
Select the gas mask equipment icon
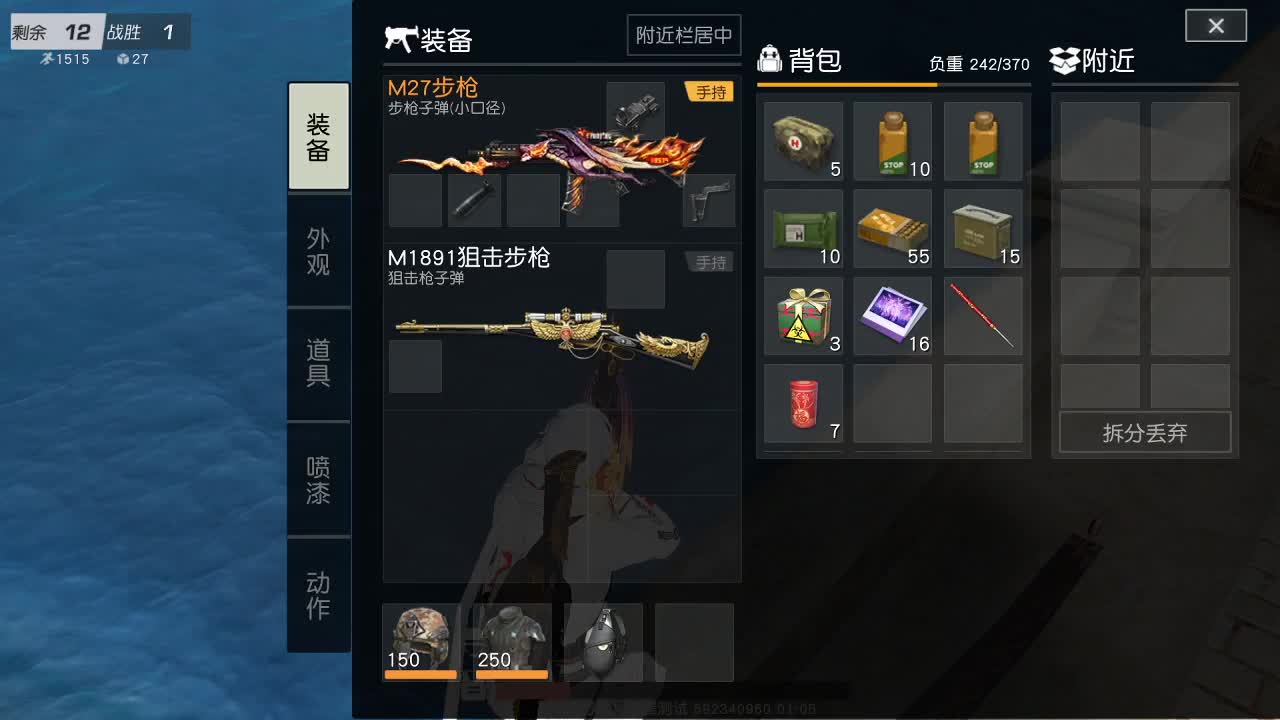tap(604, 642)
